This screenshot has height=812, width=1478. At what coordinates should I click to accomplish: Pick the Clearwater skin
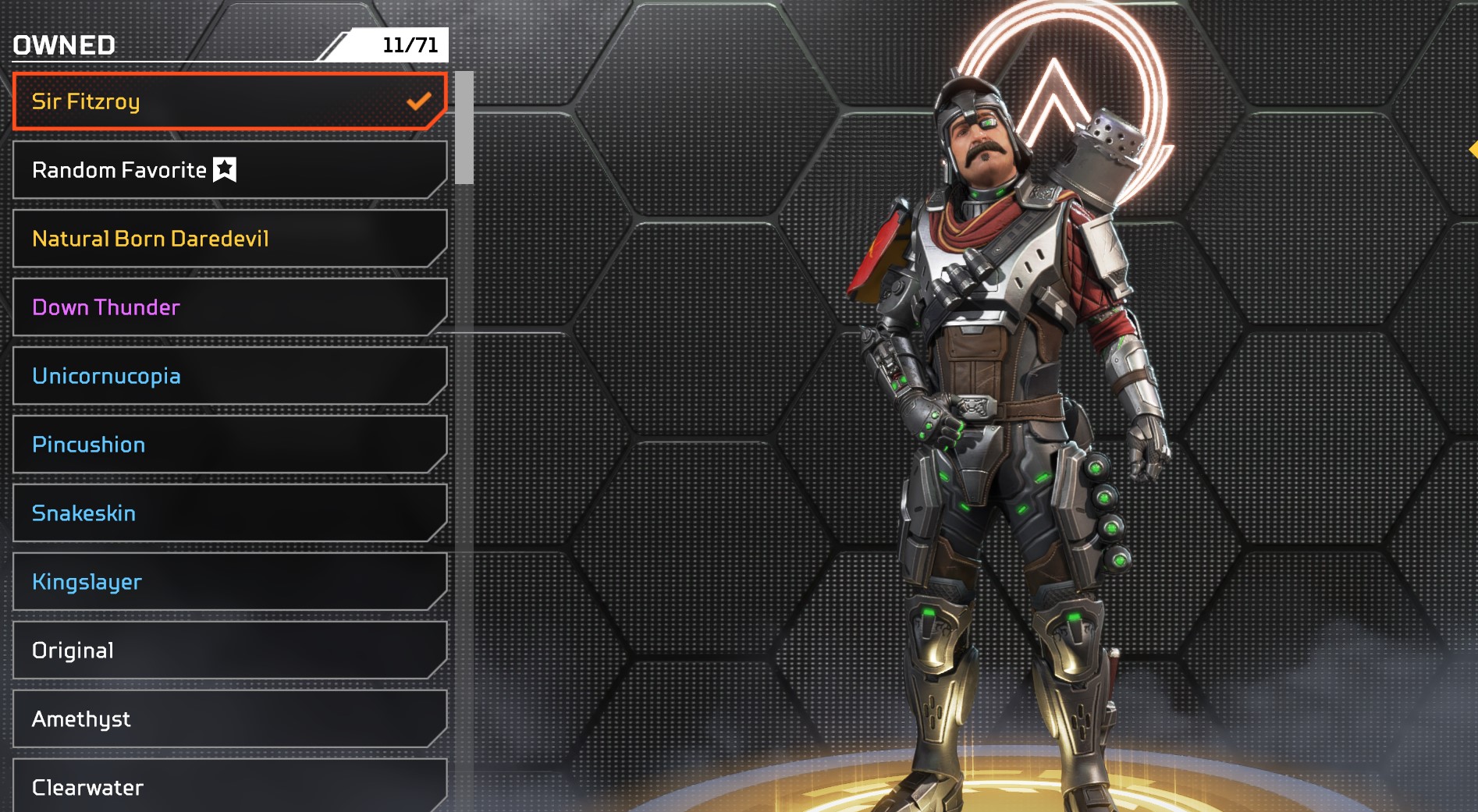[229, 786]
